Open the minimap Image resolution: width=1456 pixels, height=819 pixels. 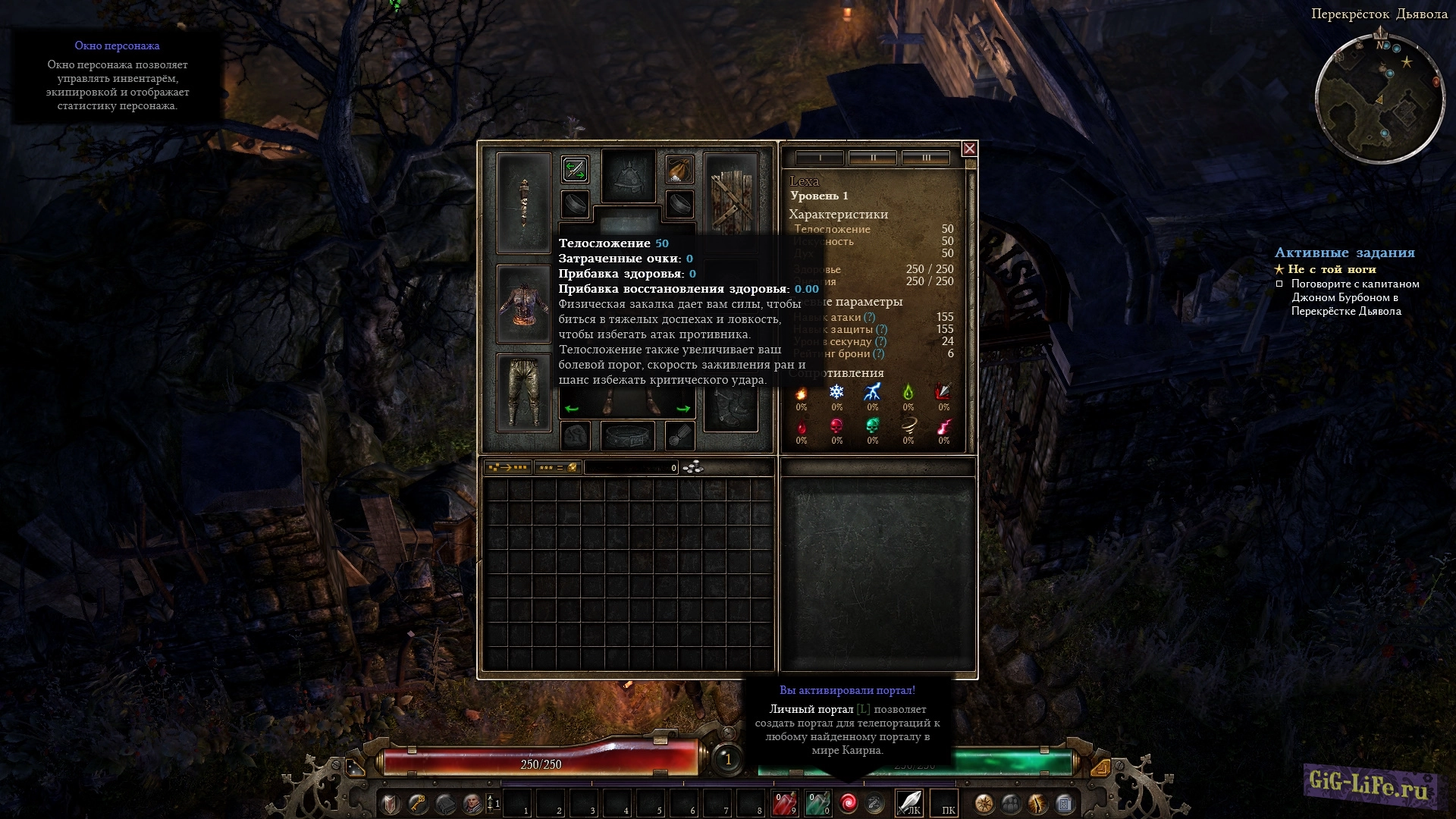tap(1379, 99)
